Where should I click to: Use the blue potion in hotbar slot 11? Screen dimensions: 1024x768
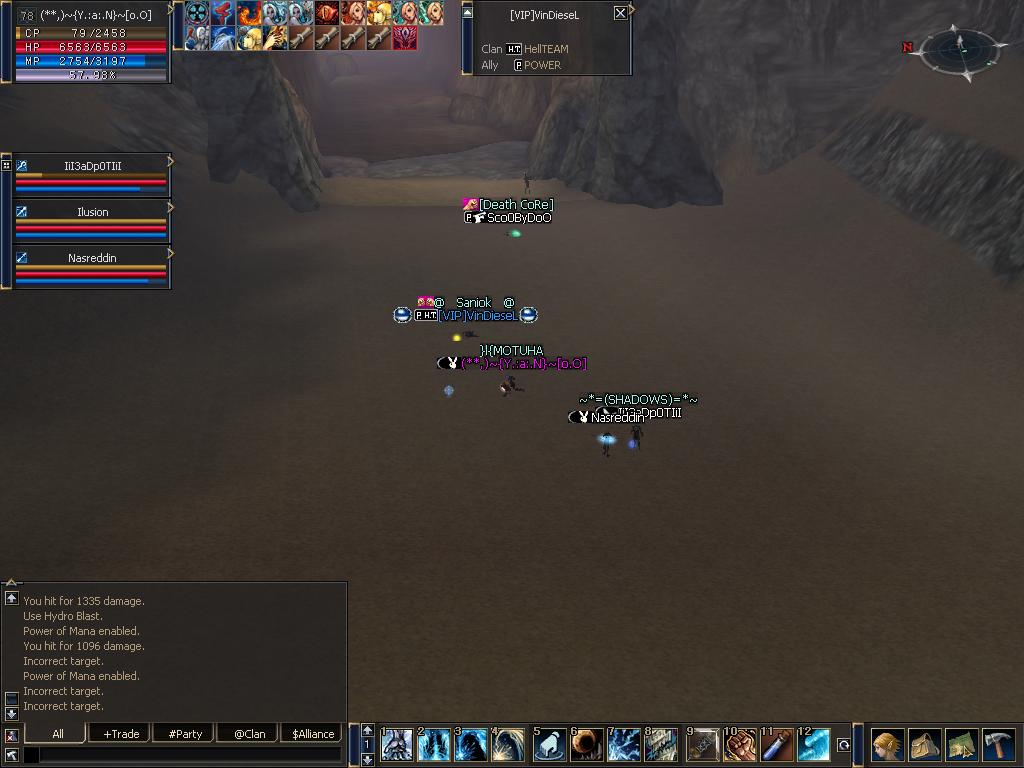[778, 746]
